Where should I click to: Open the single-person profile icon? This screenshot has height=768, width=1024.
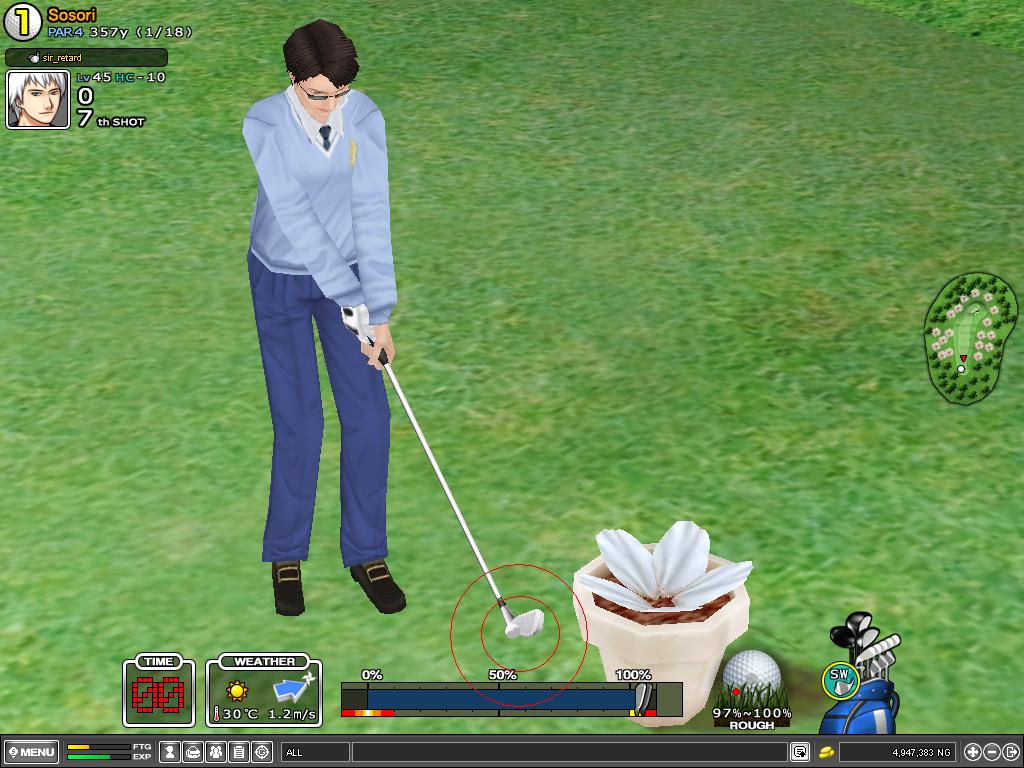[x=171, y=752]
